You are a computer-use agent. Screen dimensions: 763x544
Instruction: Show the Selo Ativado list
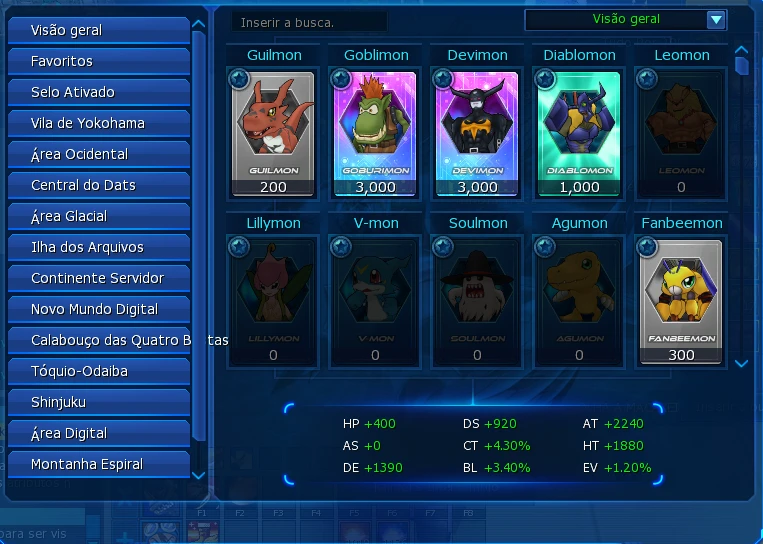[x=98, y=92]
